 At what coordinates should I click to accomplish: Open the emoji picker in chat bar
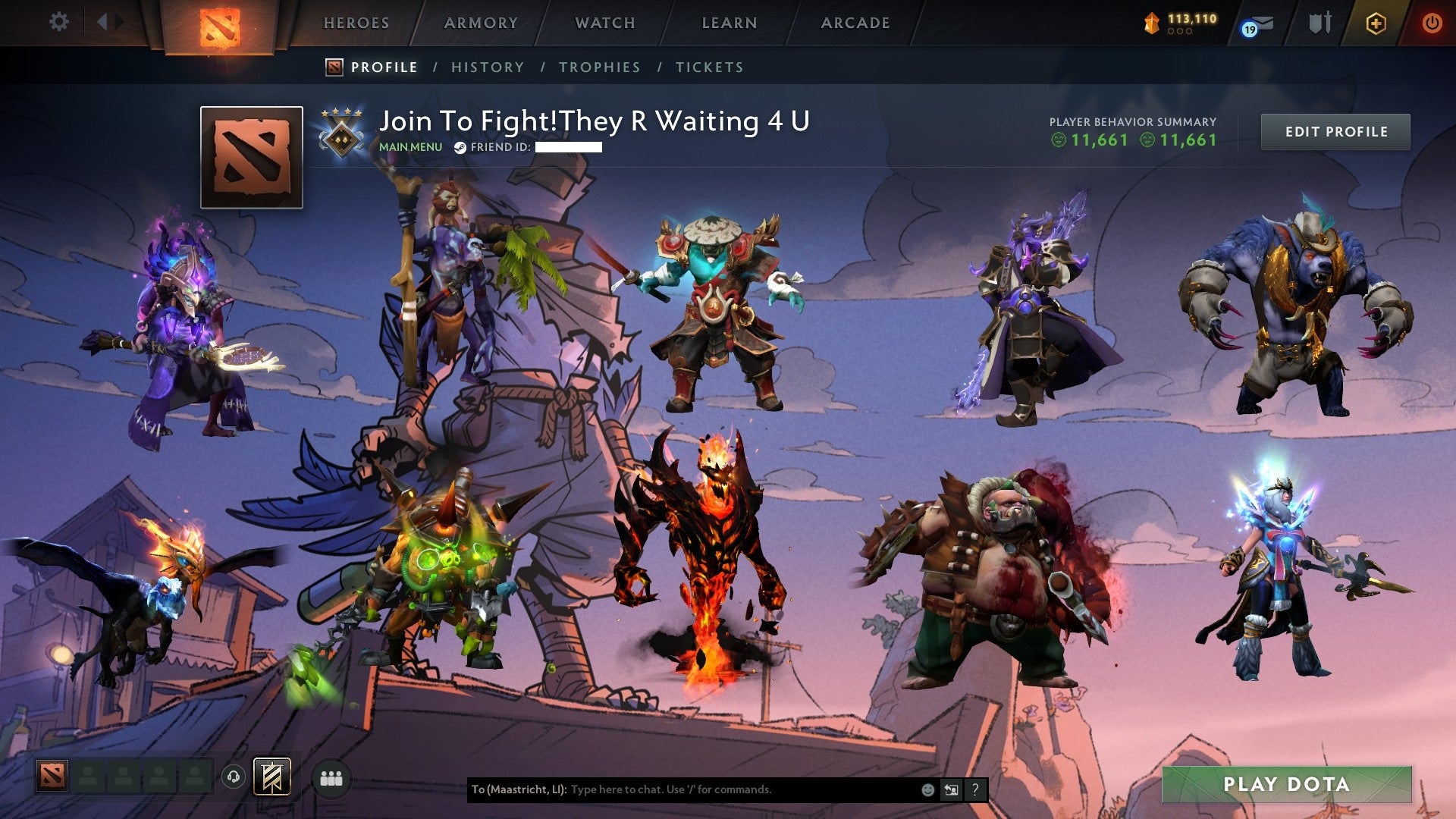click(x=927, y=790)
